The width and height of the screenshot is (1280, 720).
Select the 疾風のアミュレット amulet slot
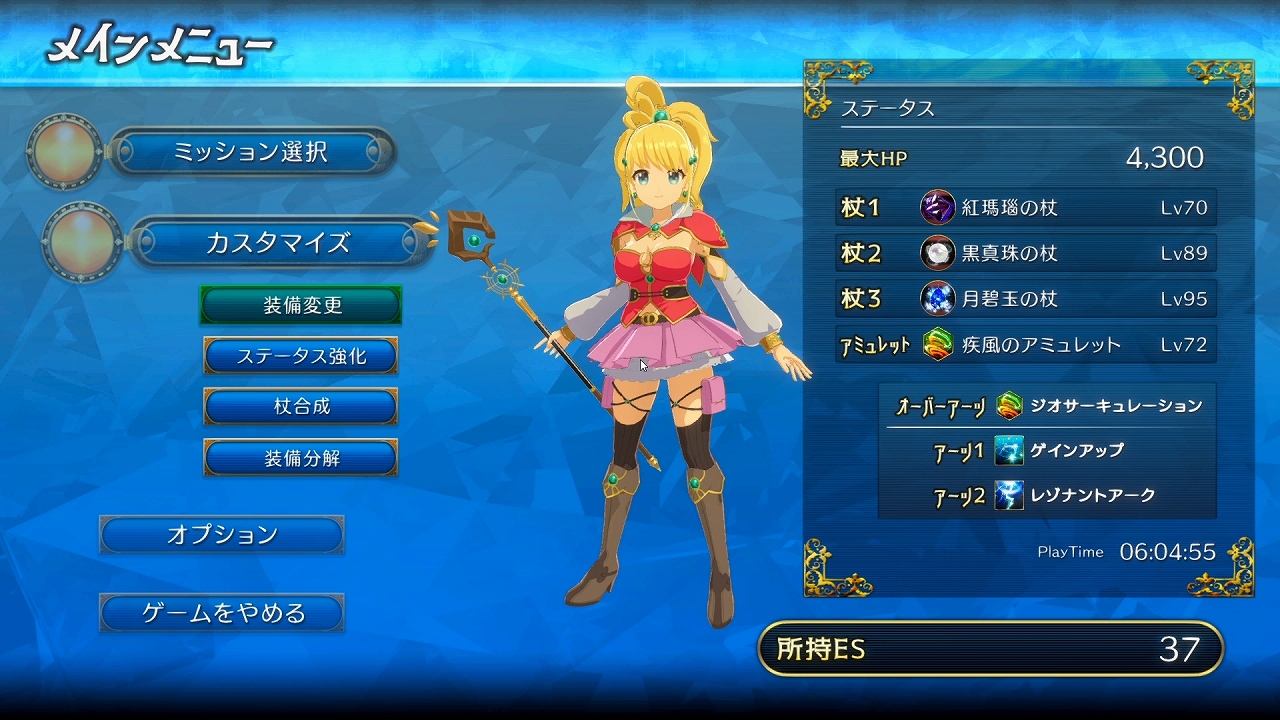coord(1026,345)
